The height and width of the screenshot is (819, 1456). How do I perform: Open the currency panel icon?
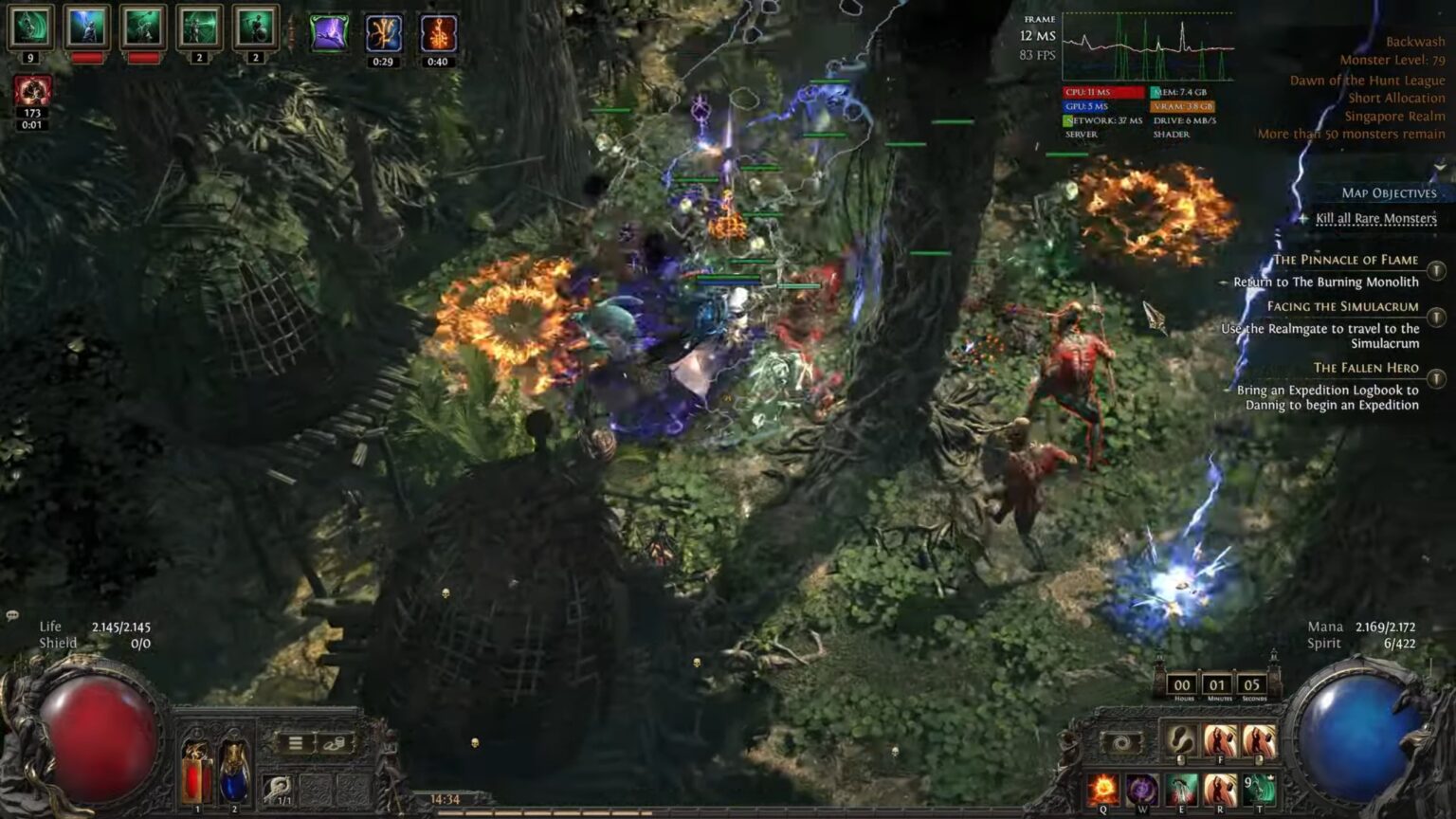(x=334, y=743)
